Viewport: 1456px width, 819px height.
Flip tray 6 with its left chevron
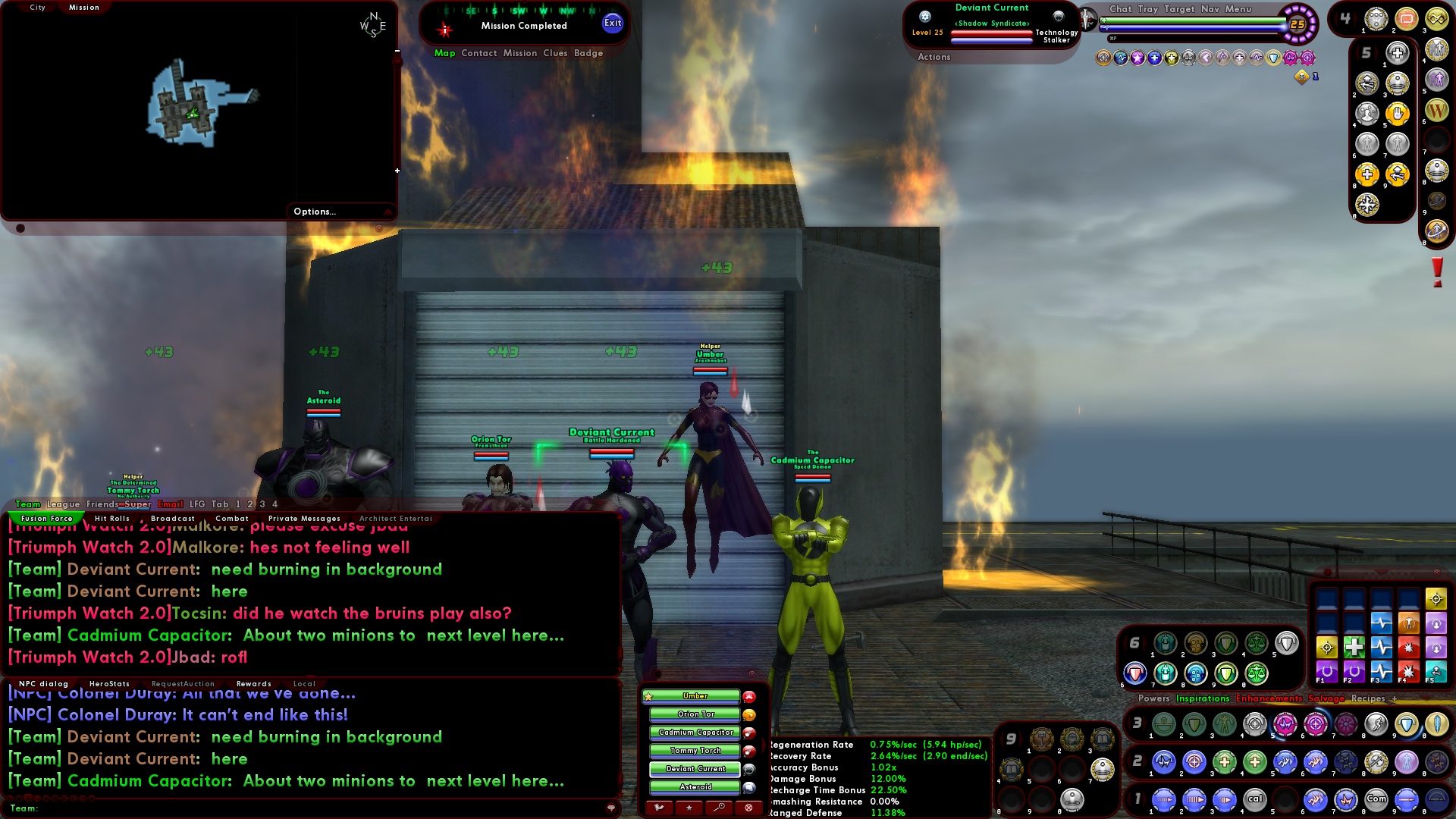click(x=1127, y=642)
